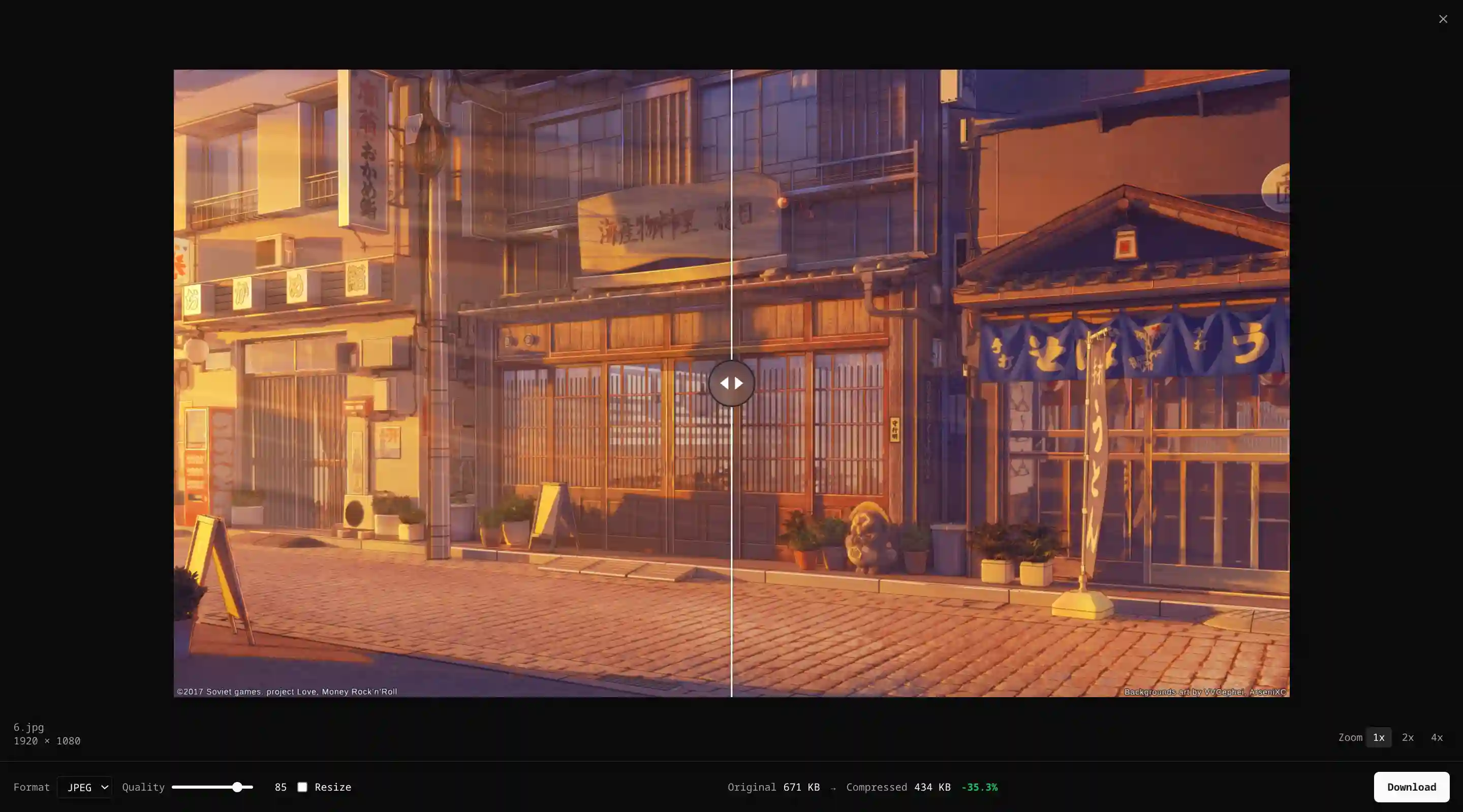Select the 1x zoom level

pyautogui.click(x=1378, y=738)
